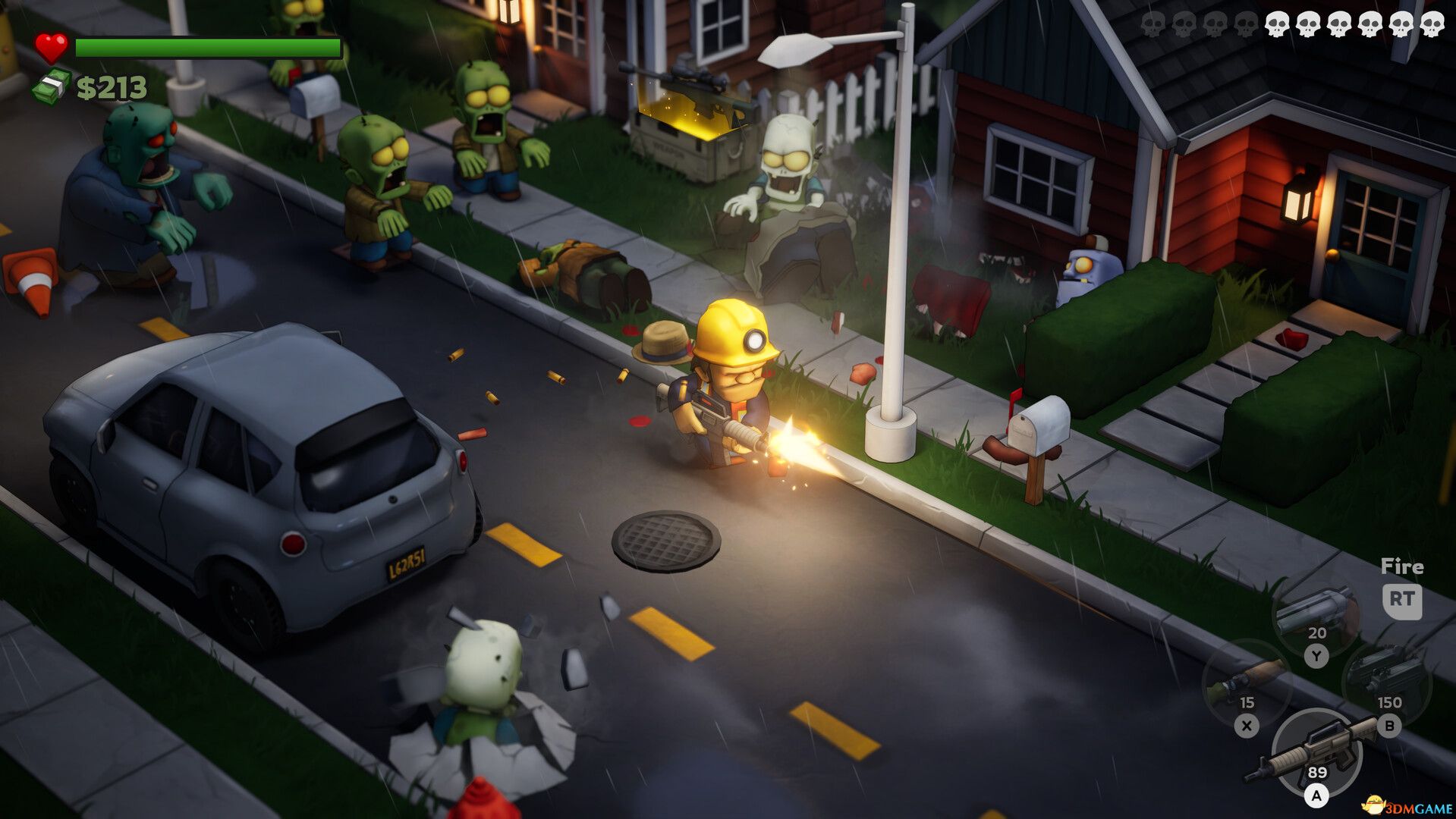Click the A button badge under the rifle

(1318, 797)
